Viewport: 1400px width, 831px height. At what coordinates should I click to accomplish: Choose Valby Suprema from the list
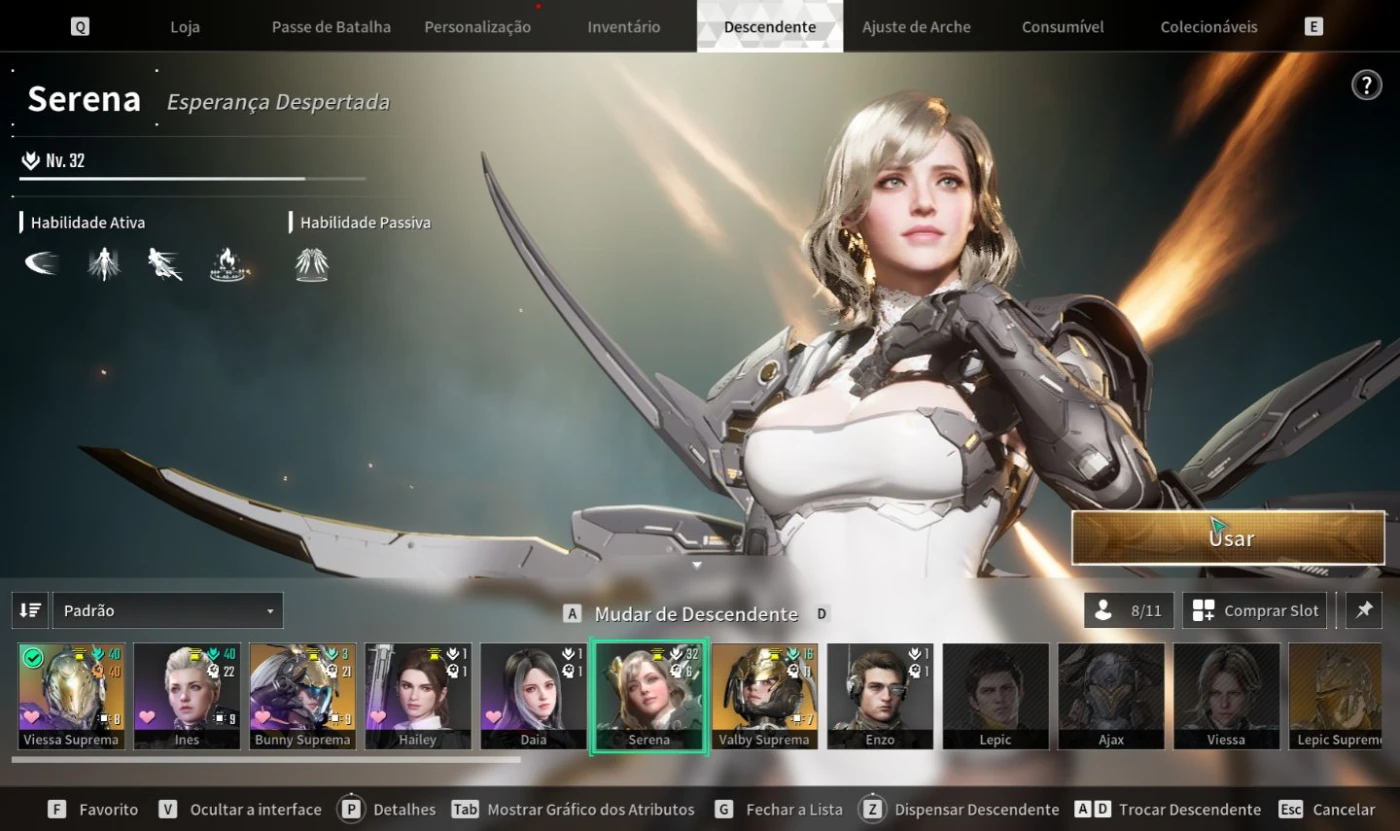(x=764, y=695)
